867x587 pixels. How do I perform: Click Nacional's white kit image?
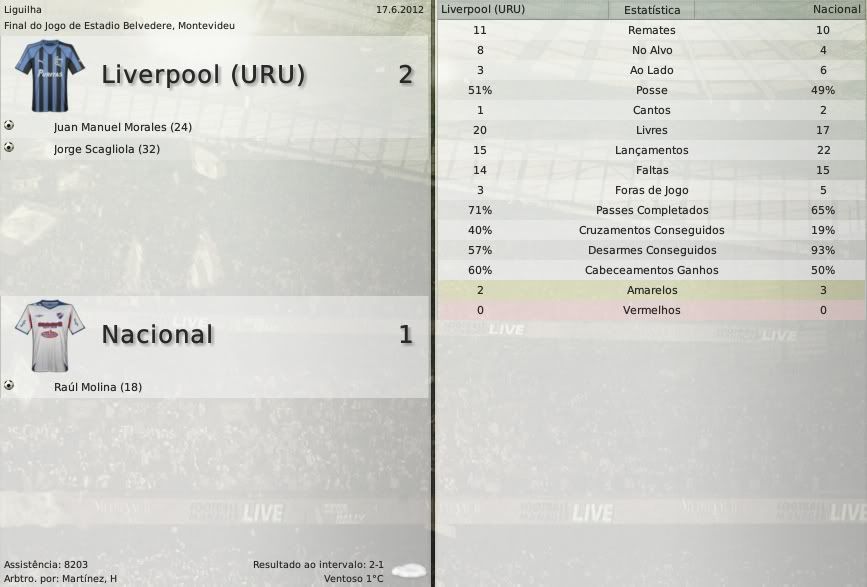coord(49,336)
